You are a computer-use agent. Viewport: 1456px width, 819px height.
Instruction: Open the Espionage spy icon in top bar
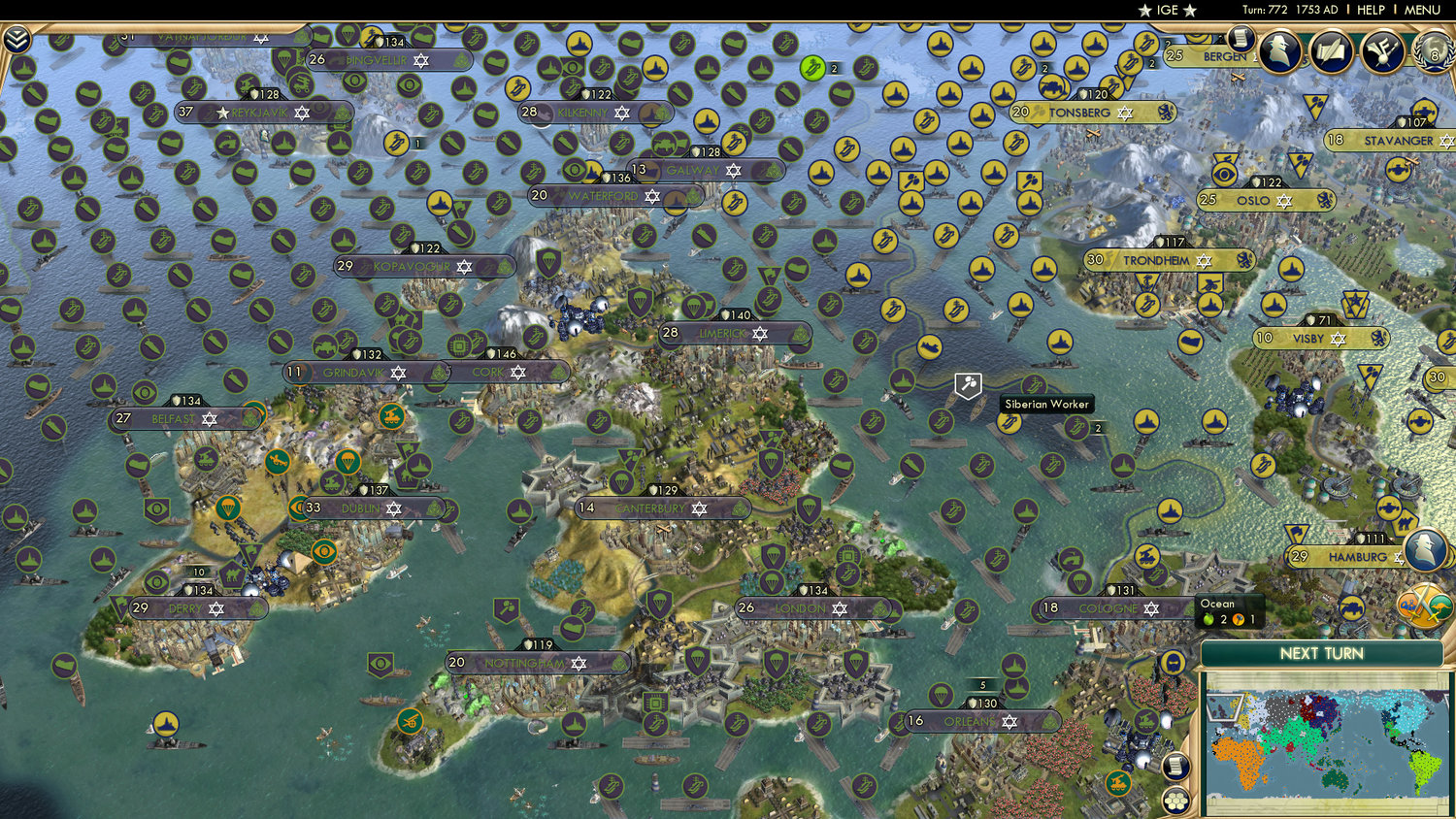pyautogui.click(x=1281, y=49)
